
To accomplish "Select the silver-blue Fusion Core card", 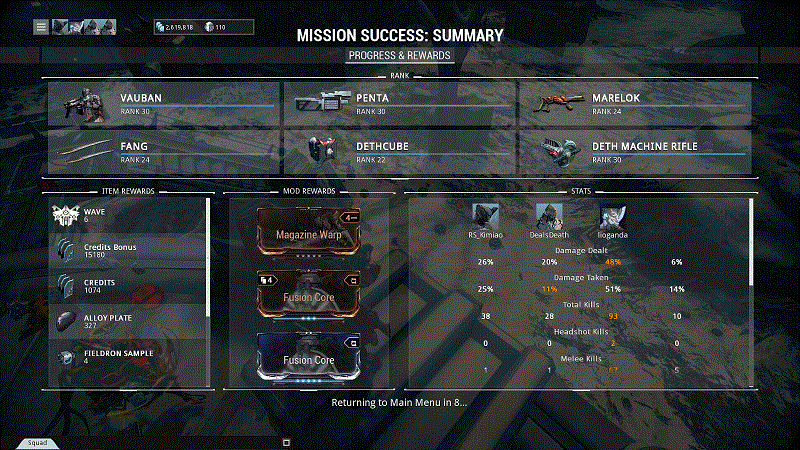I will point(309,358).
